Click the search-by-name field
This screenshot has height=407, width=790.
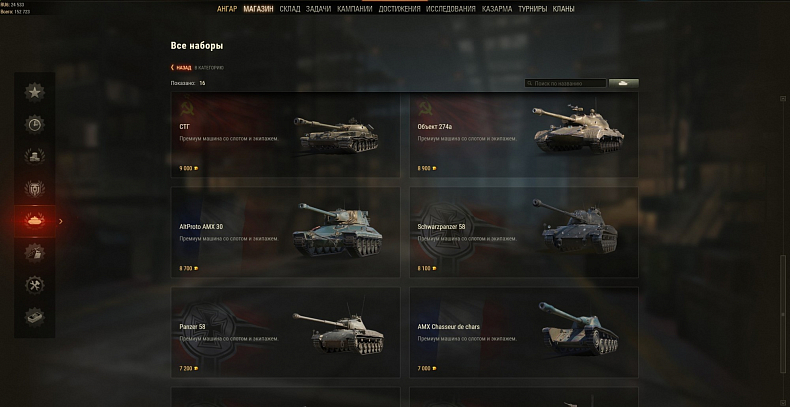568,83
